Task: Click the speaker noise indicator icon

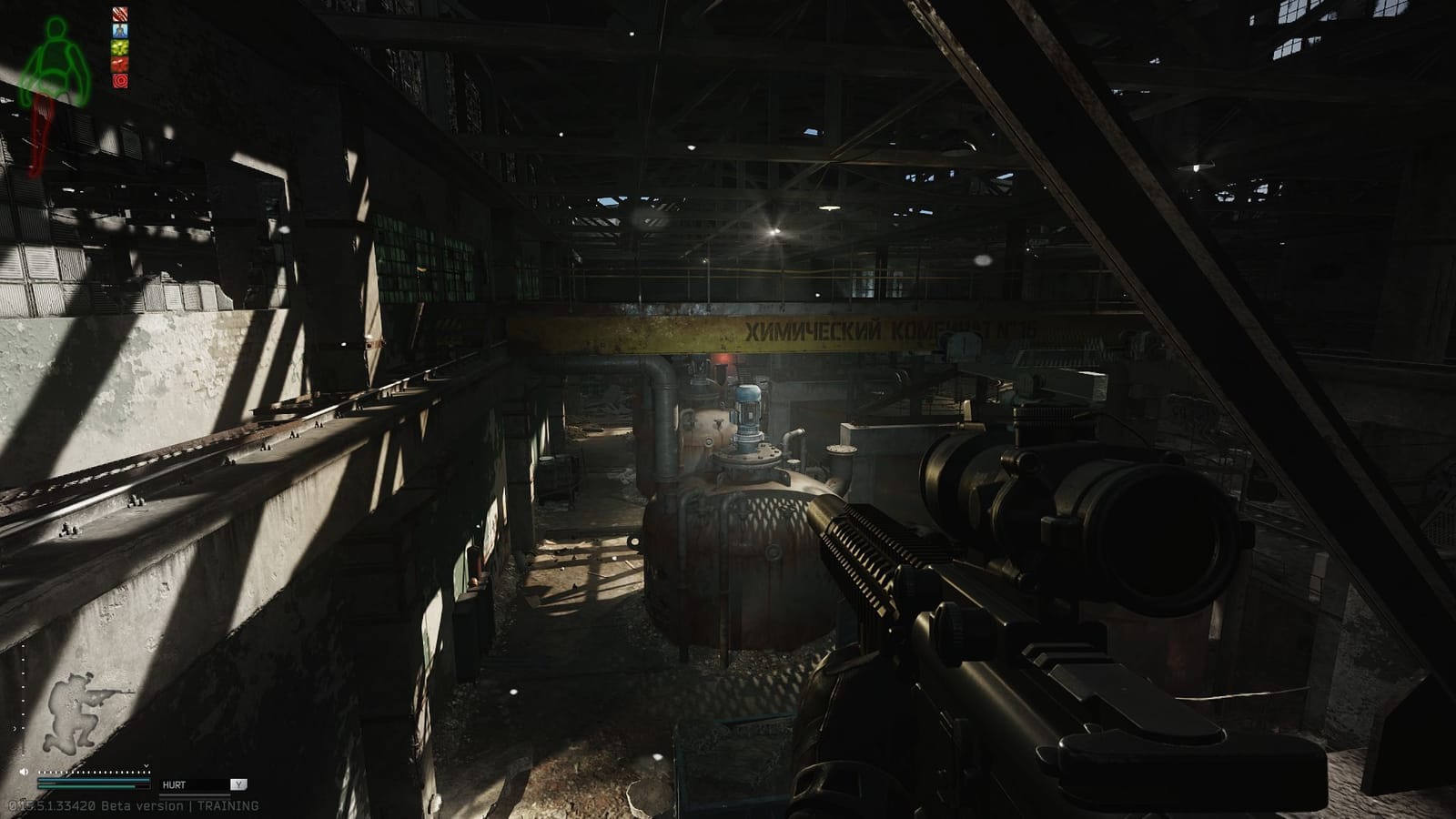Action: point(24,772)
